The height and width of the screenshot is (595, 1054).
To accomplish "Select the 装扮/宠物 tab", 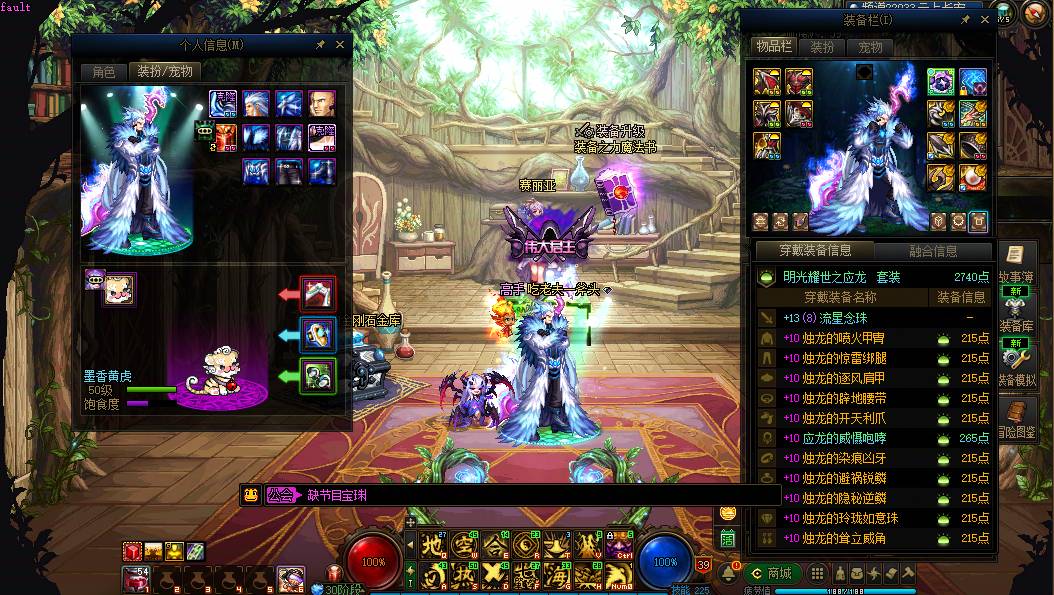I will click(x=164, y=71).
